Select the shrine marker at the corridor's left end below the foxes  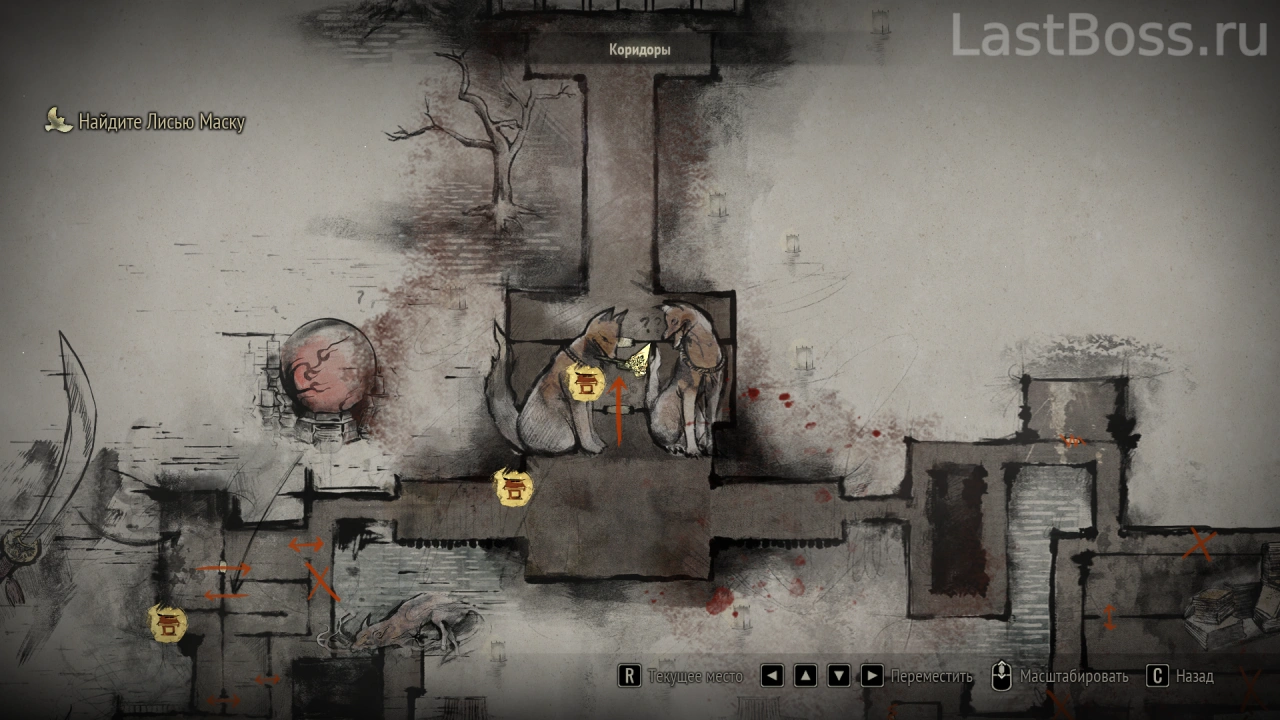[x=514, y=488]
